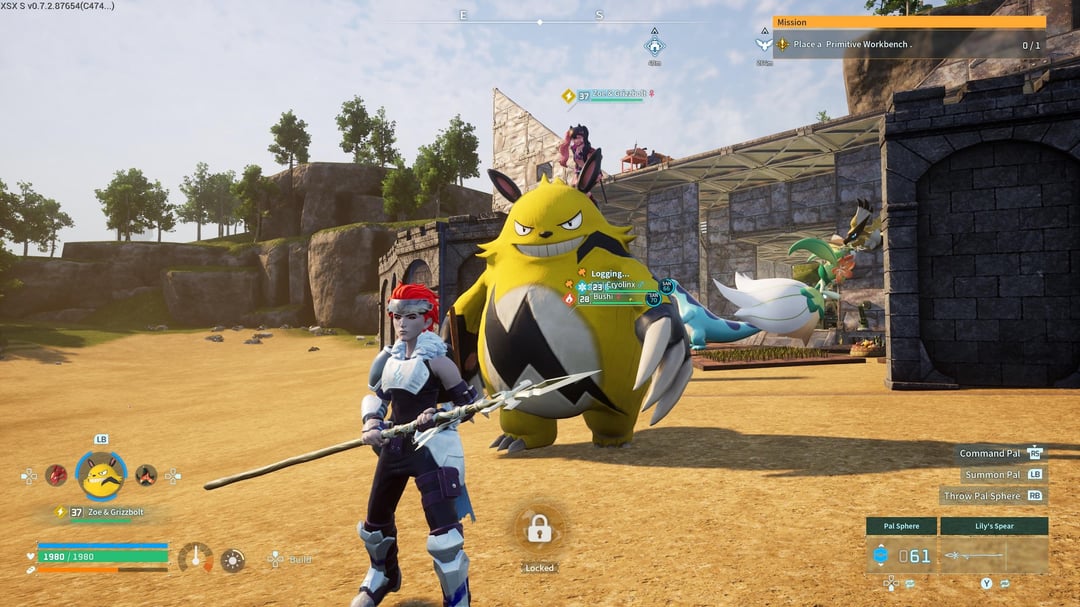Switch to the dark orange pal portrait
This screenshot has width=1080, height=607.
tap(146, 475)
